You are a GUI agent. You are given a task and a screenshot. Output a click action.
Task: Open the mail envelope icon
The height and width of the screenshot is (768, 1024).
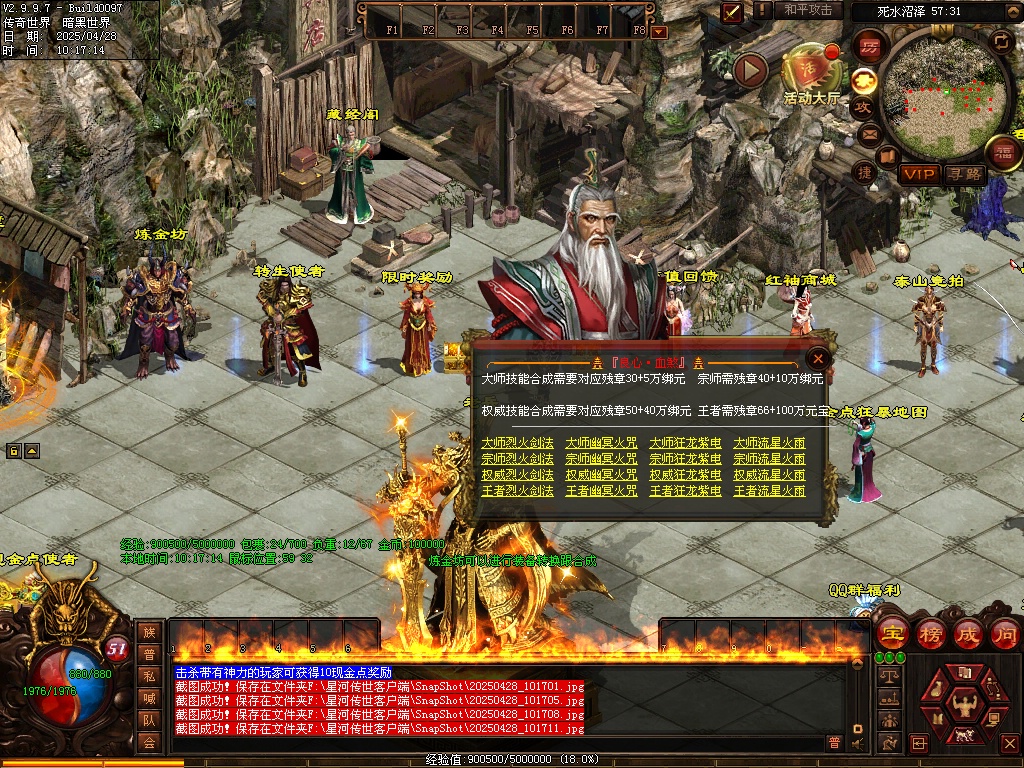point(866,133)
